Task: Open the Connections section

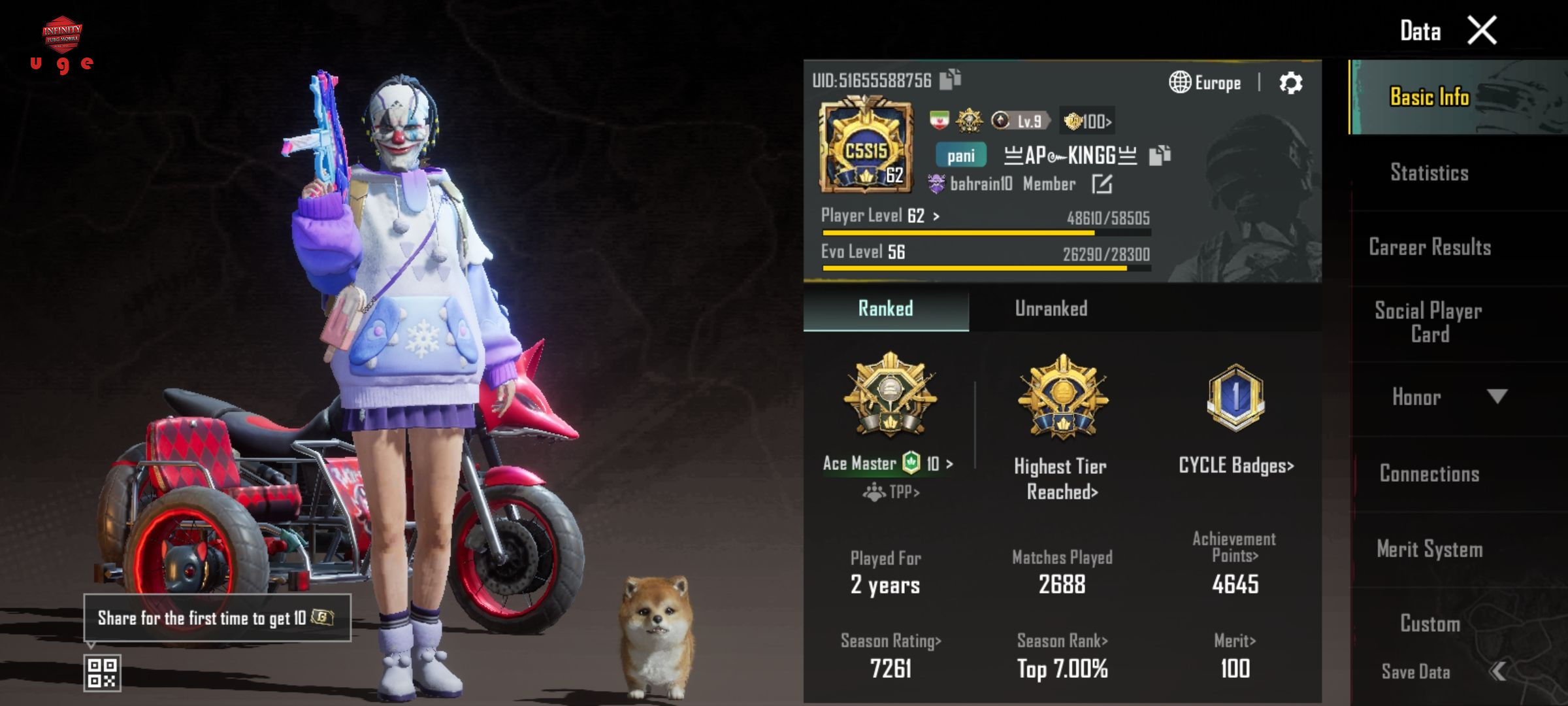Action: 1429,473
